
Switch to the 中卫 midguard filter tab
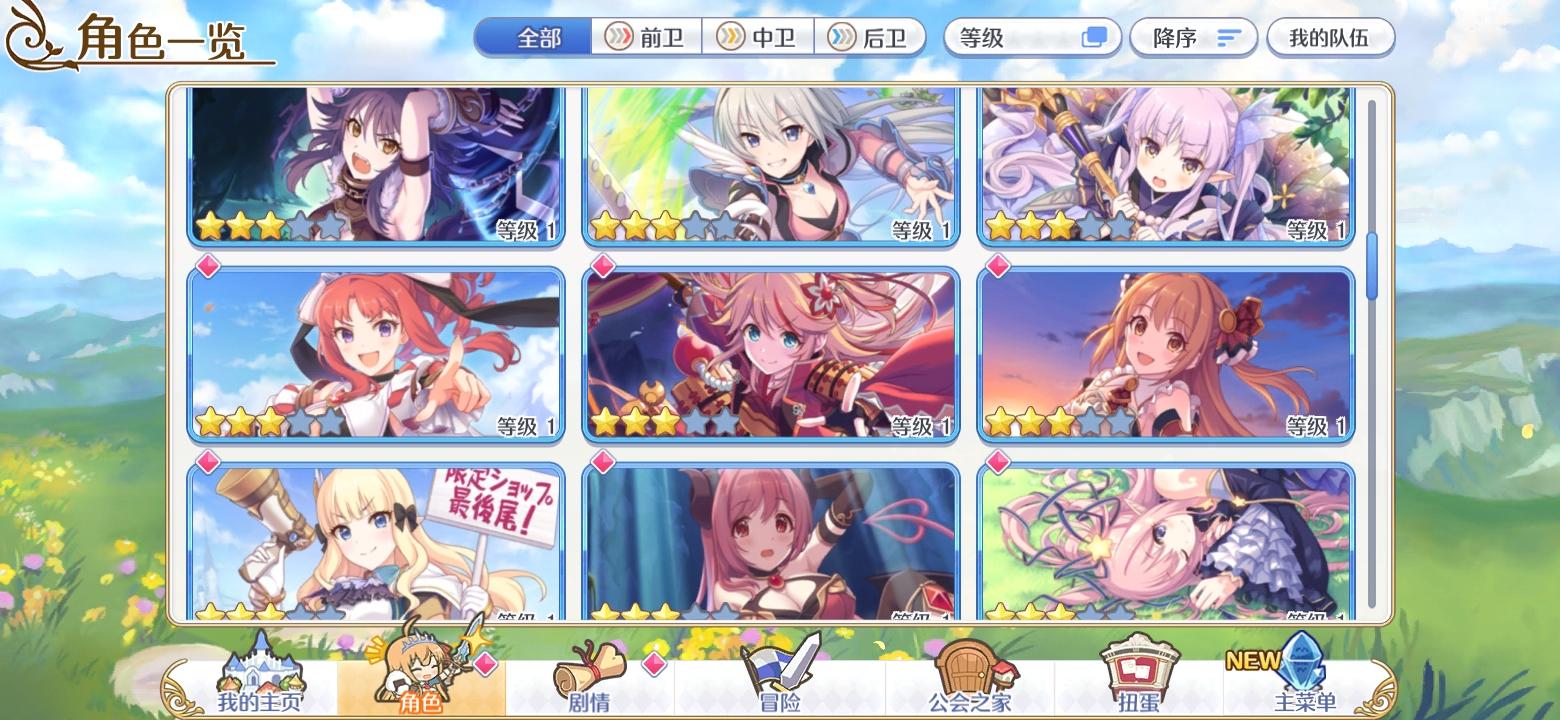tap(760, 36)
